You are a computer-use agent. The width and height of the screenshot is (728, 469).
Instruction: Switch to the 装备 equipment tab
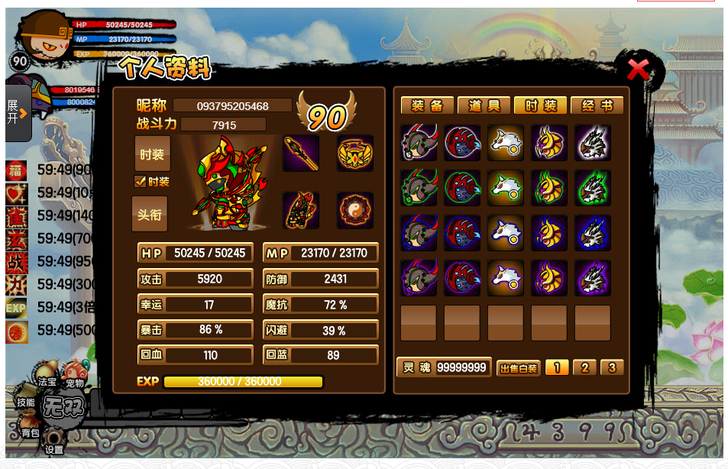click(x=427, y=105)
